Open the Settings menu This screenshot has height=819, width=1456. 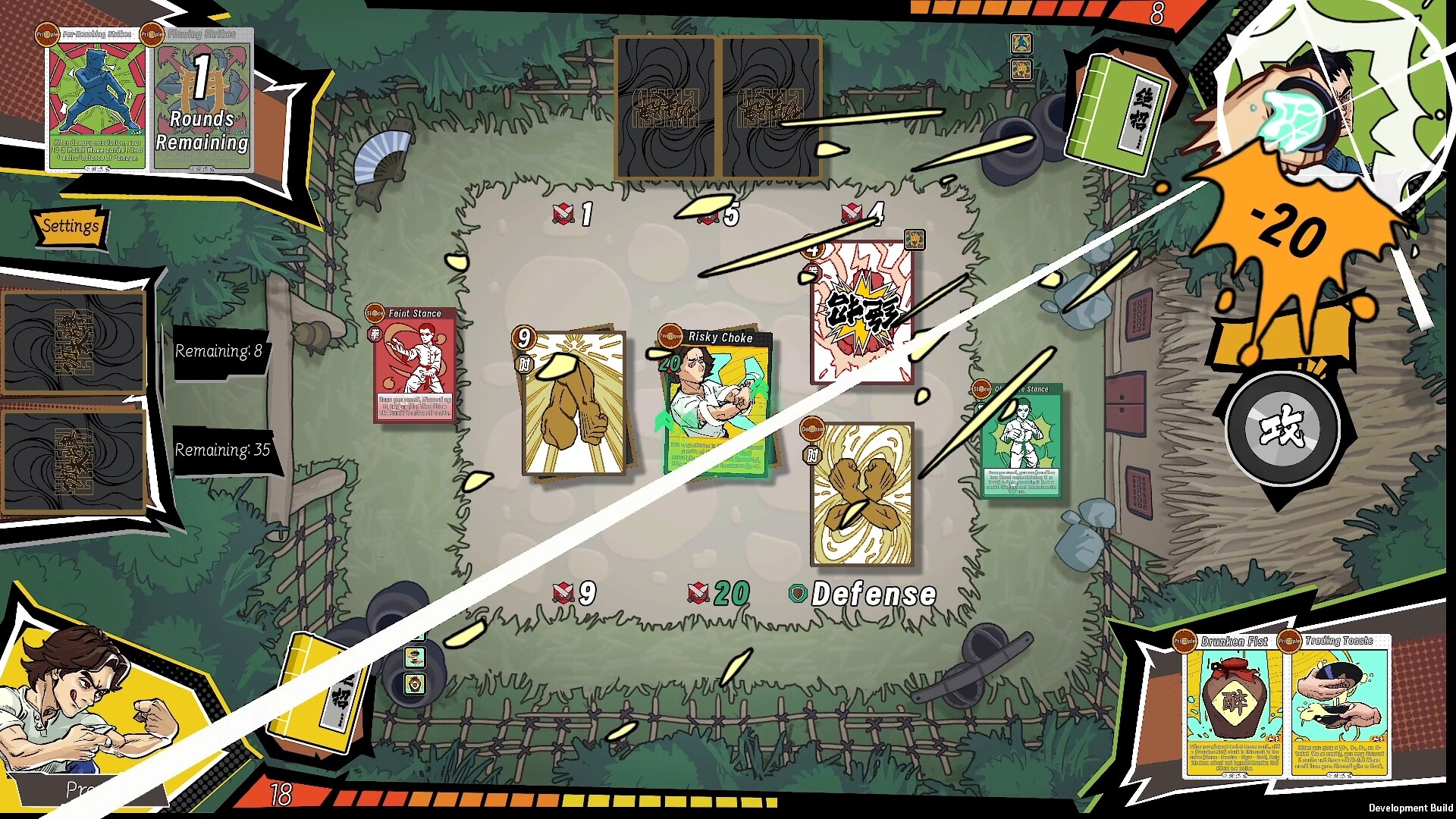(x=72, y=226)
